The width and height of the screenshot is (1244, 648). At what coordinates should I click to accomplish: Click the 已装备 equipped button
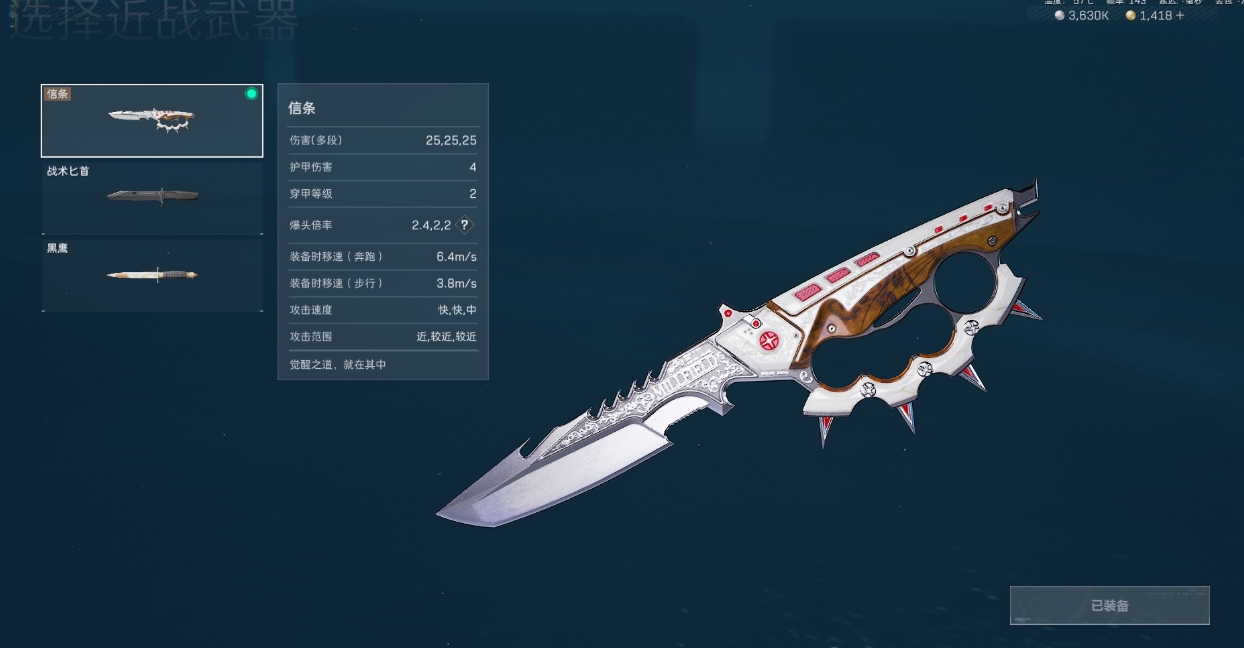[1109, 606]
